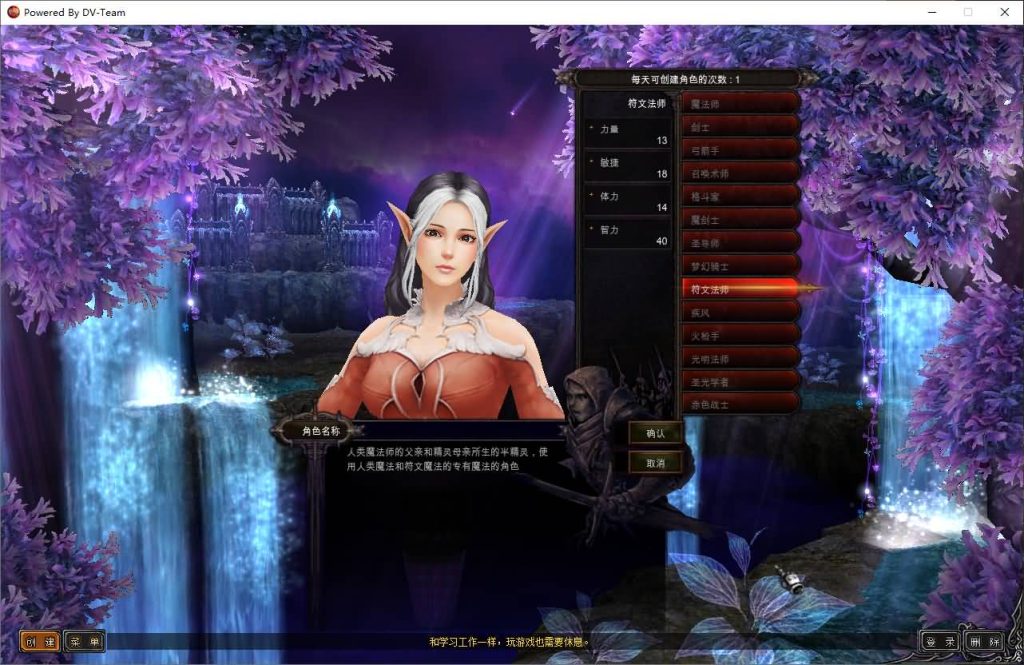Click the 登录 login button
This screenshot has height=665, width=1024.
(x=939, y=641)
